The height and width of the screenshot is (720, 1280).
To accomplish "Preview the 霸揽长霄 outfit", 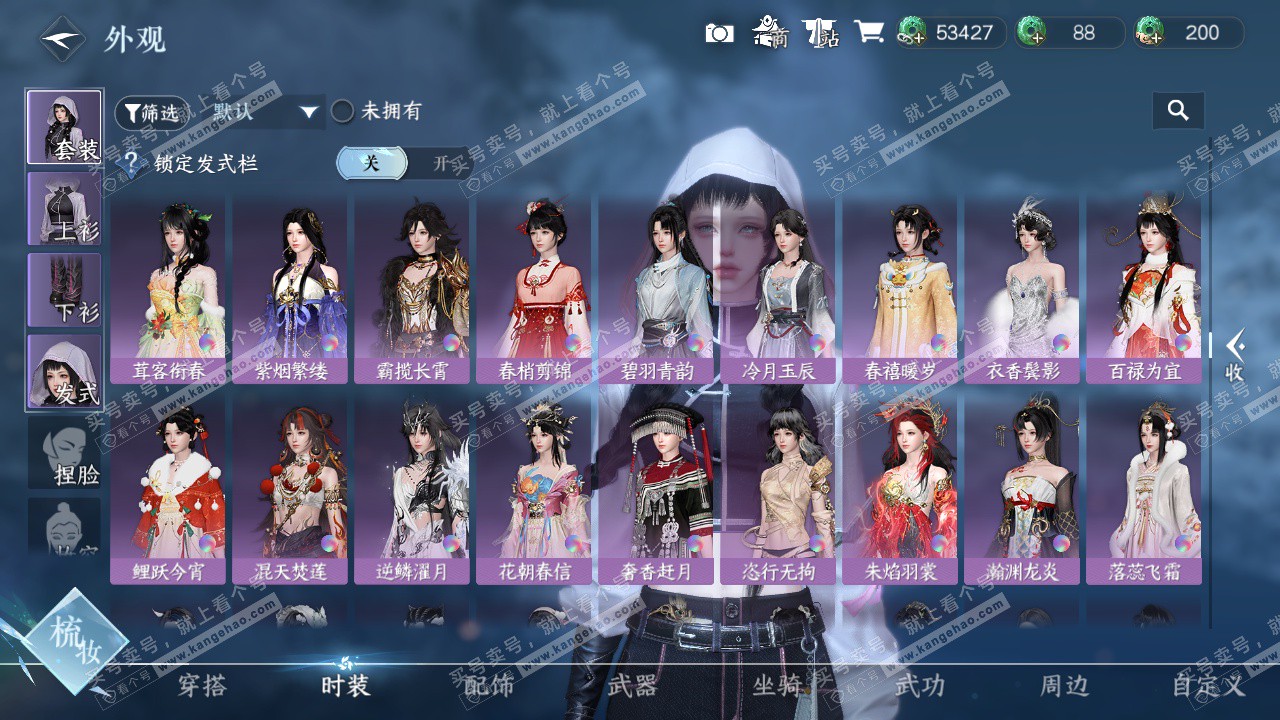I will pos(413,288).
